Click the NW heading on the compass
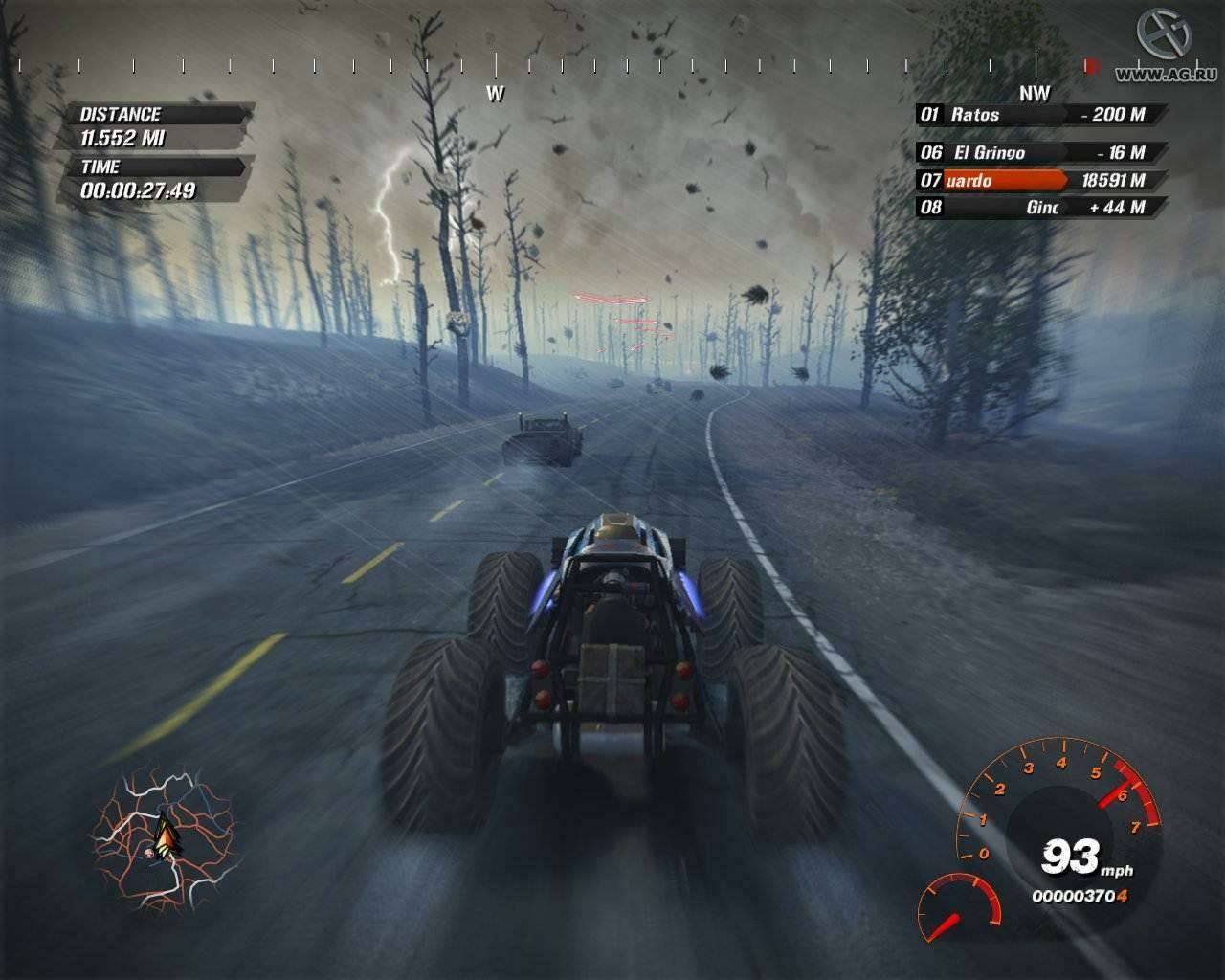Viewport: 1225px width, 980px height. point(1034,93)
